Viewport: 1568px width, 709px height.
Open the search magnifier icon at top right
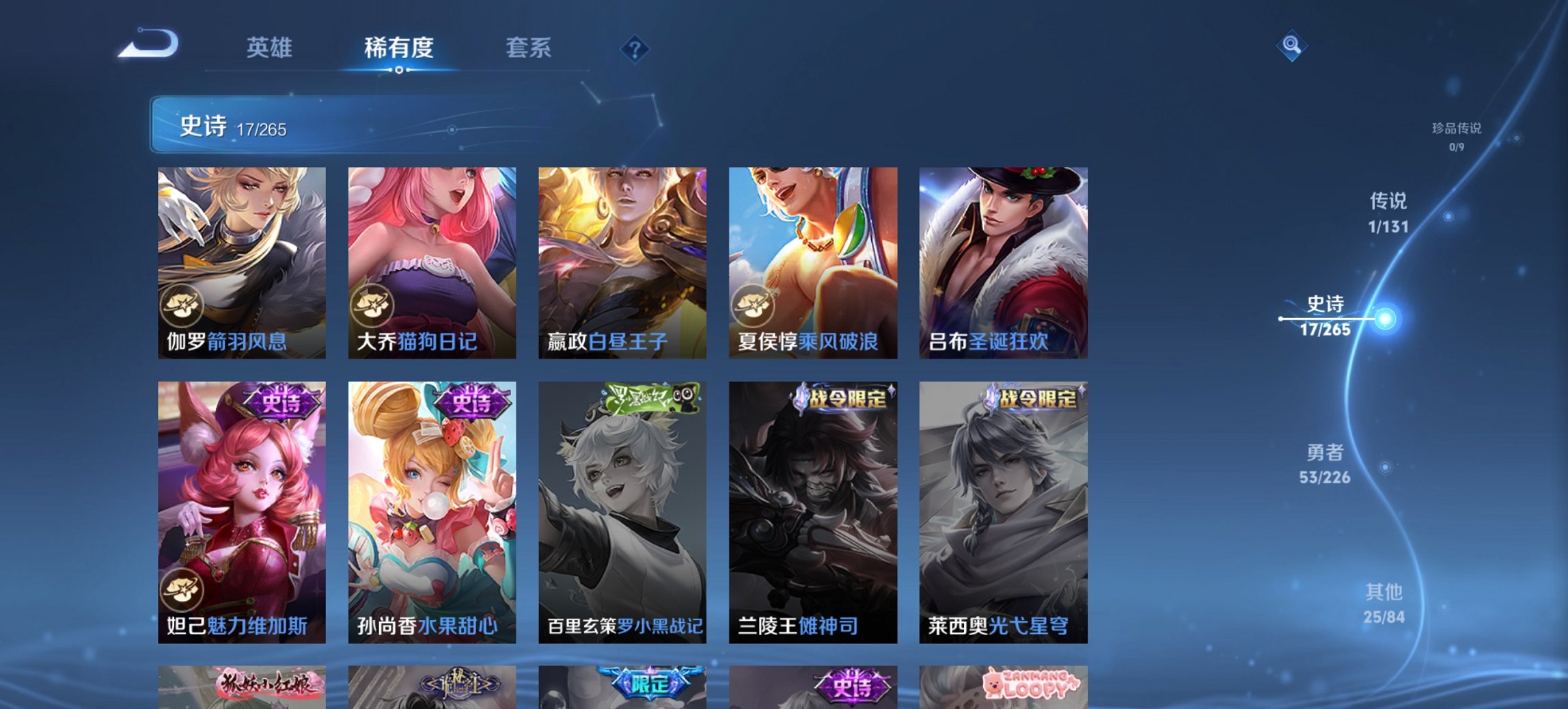pos(1291,46)
